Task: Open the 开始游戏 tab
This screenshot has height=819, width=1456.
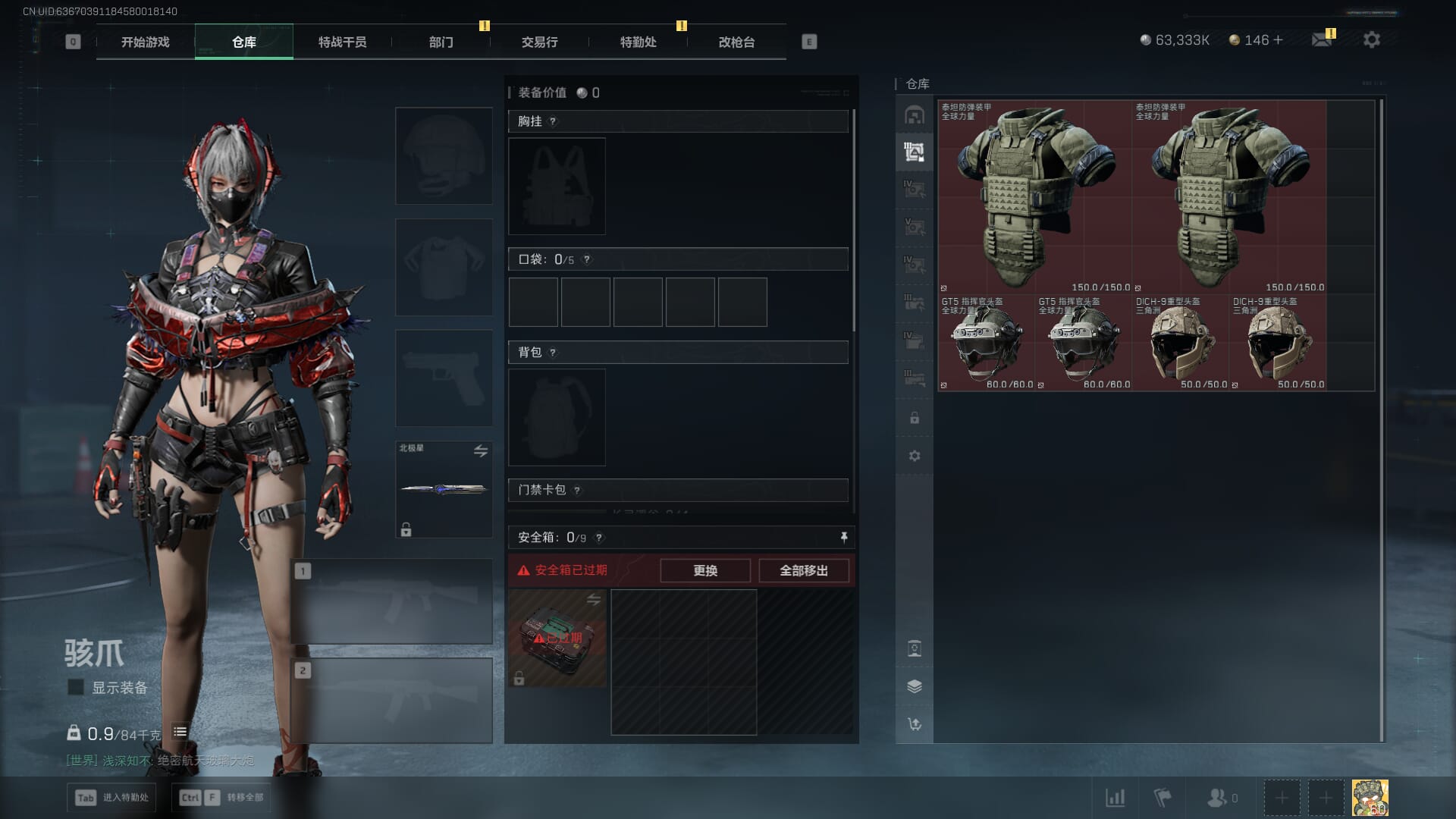Action: click(x=146, y=42)
